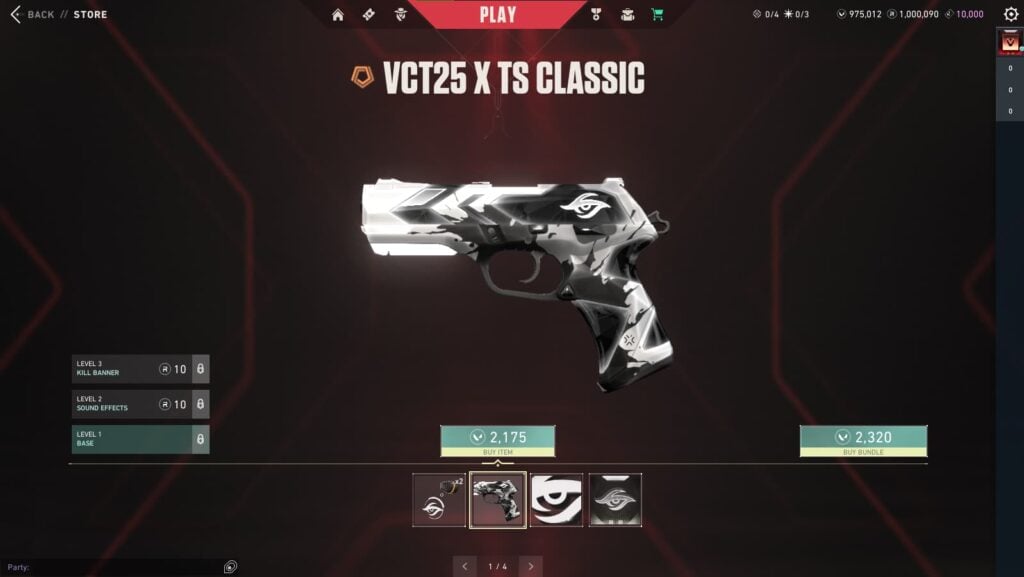1024x577 pixels.
Task: Open the agents icon with hat
Action: pyautogui.click(x=400, y=15)
